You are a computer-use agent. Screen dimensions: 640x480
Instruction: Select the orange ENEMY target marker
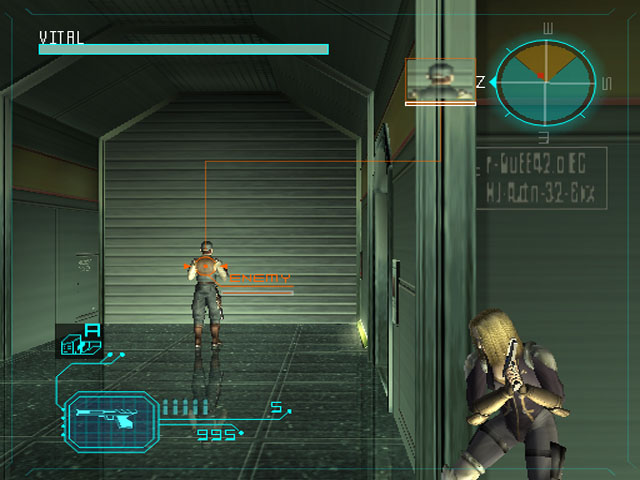(207, 267)
